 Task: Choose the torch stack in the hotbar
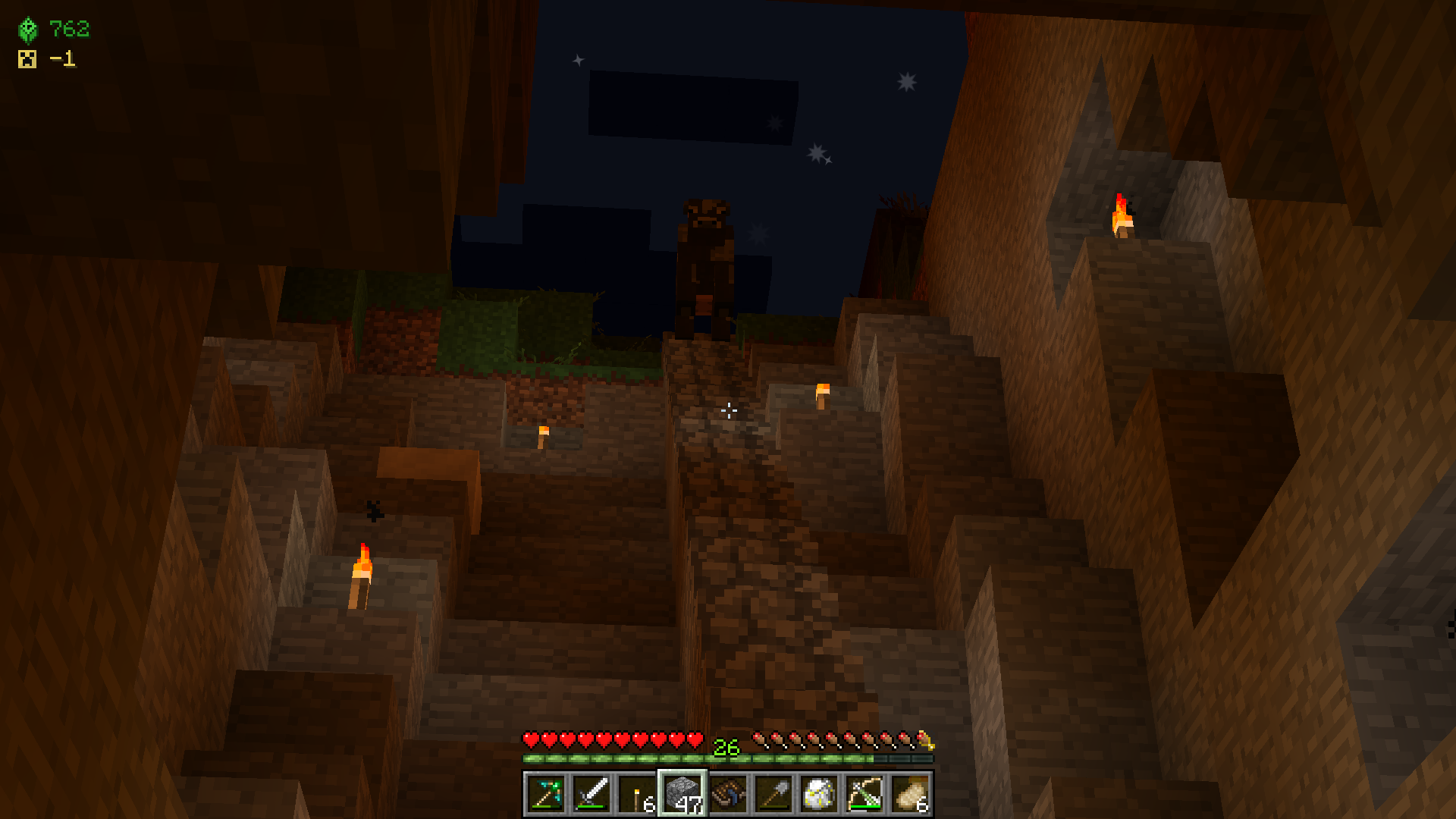[637, 794]
